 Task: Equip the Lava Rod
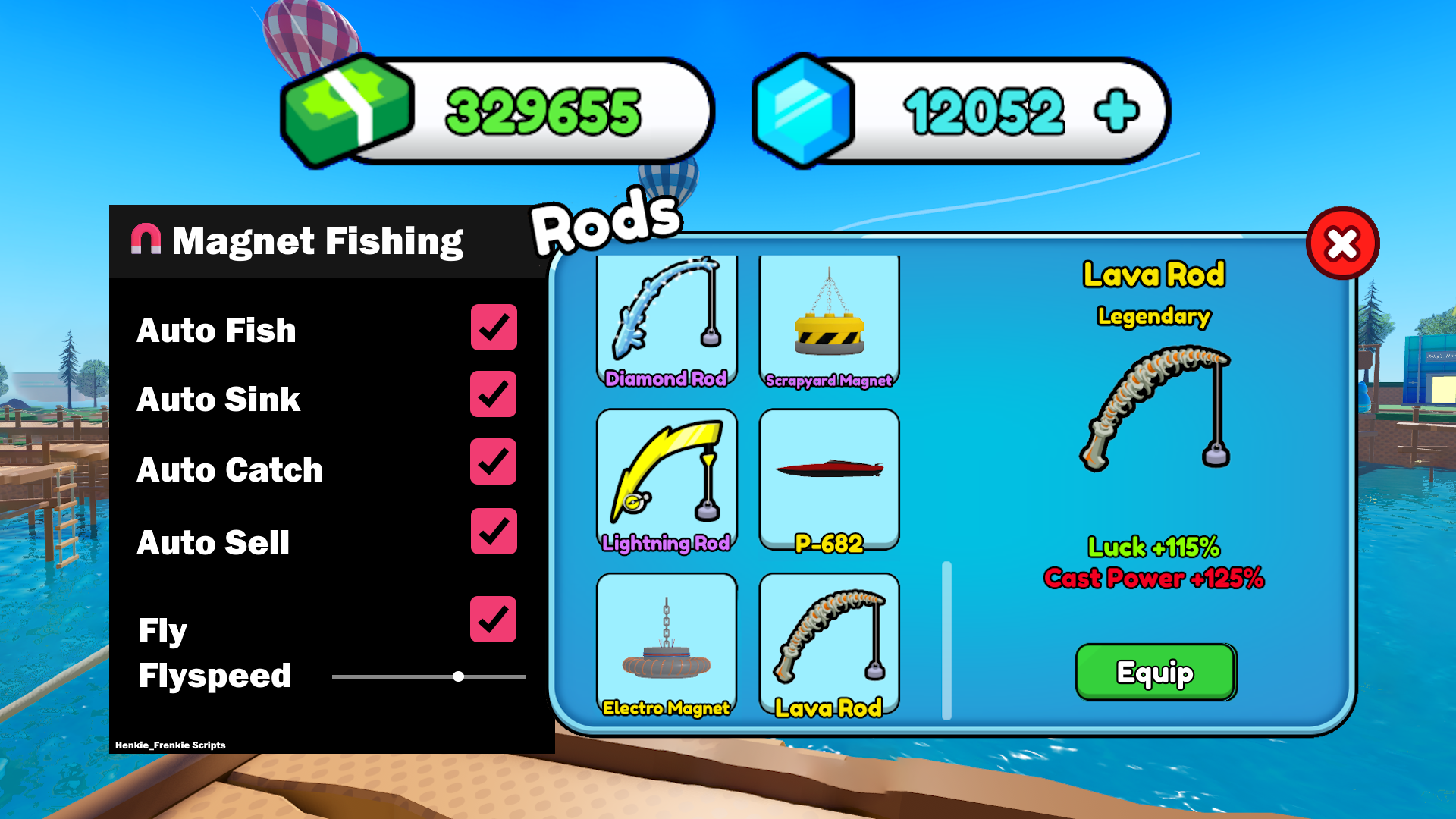(1155, 672)
